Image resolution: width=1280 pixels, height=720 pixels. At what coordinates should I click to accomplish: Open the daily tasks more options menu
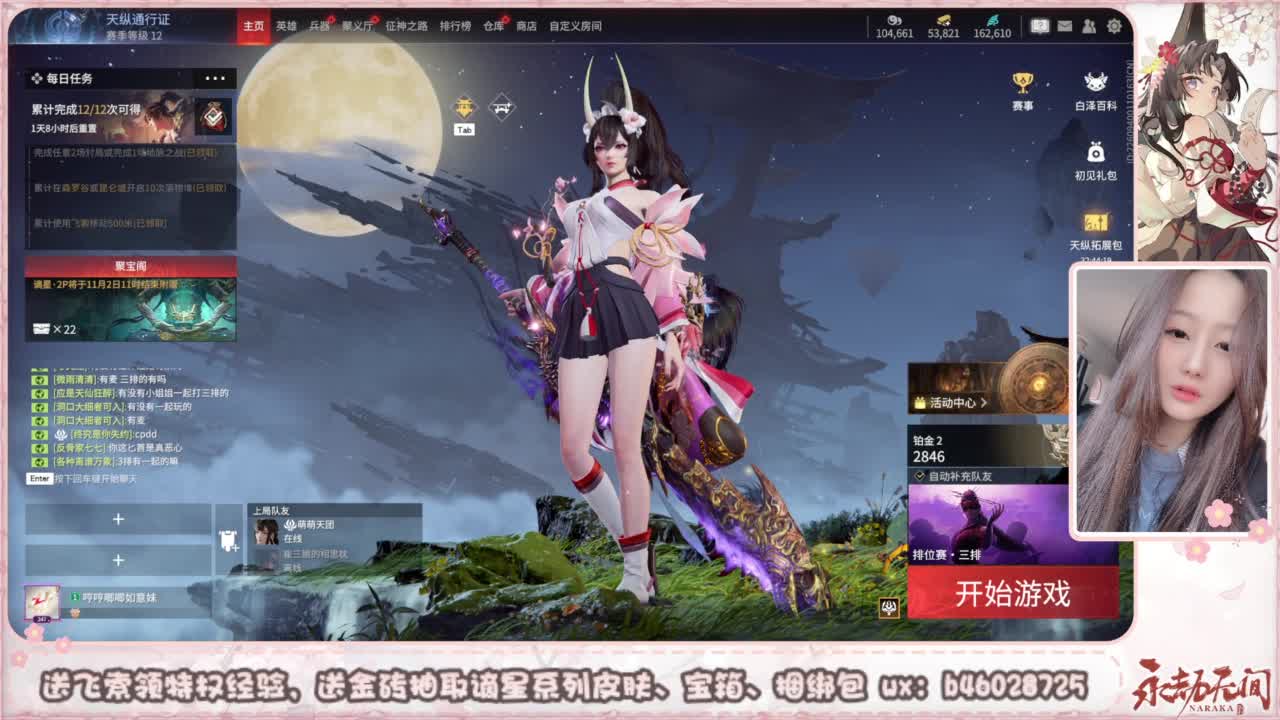214,78
